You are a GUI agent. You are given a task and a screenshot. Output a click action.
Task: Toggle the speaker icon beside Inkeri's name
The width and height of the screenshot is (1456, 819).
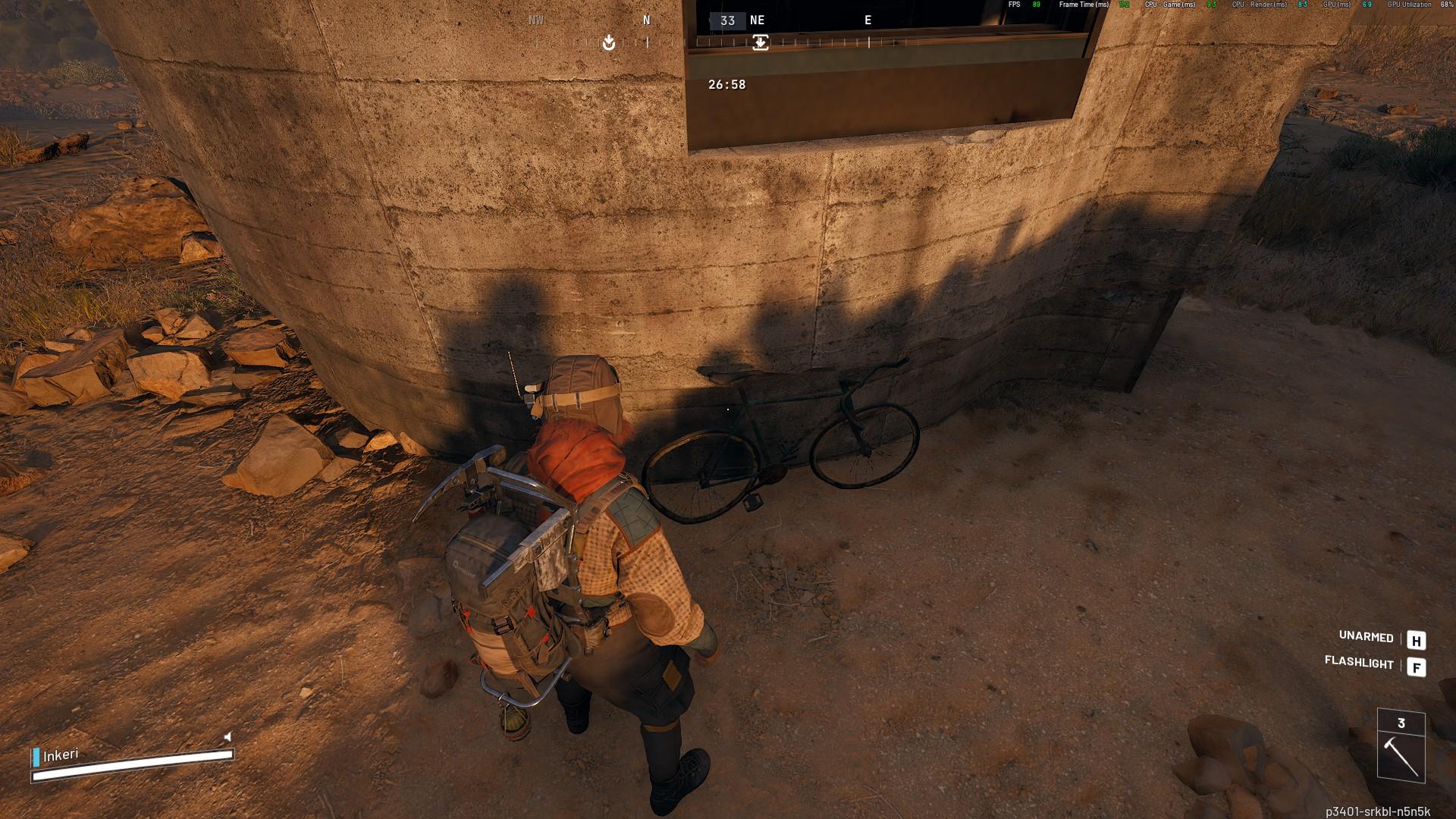227,736
